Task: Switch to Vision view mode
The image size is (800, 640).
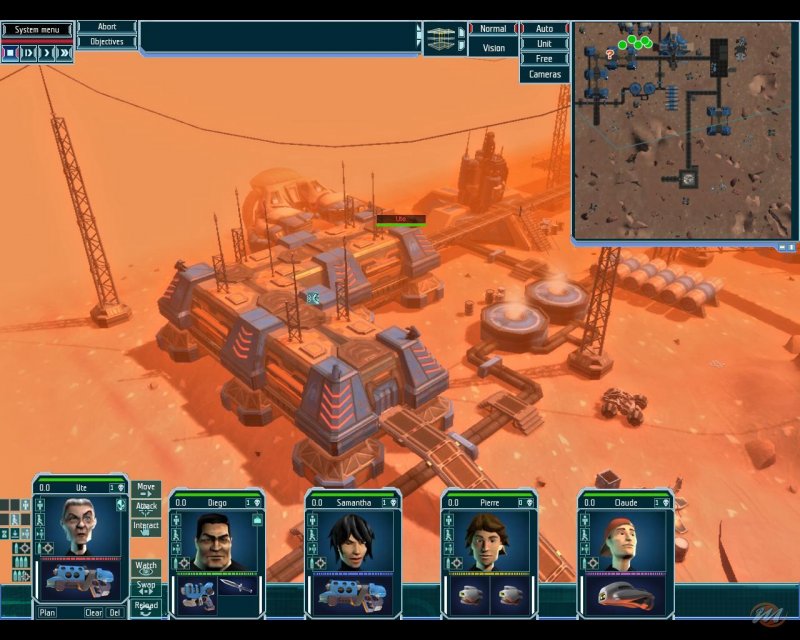Action: click(494, 47)
